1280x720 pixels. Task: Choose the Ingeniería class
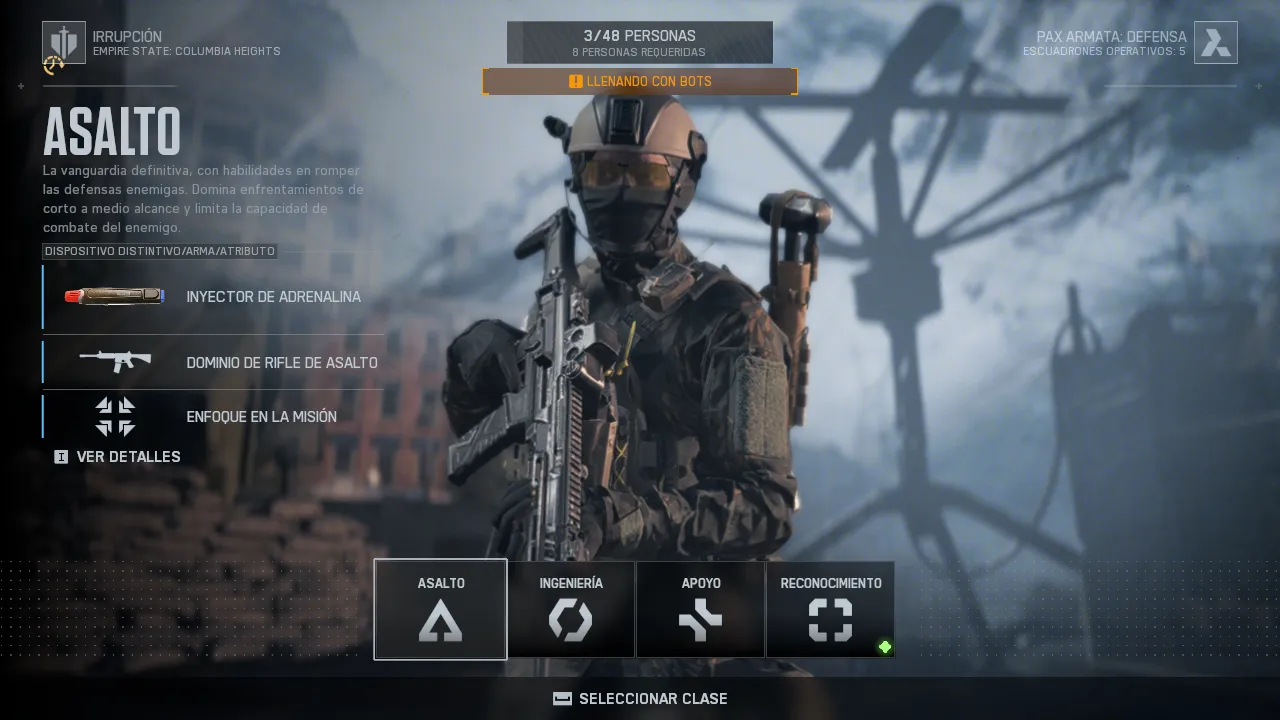tap(571, 609)
